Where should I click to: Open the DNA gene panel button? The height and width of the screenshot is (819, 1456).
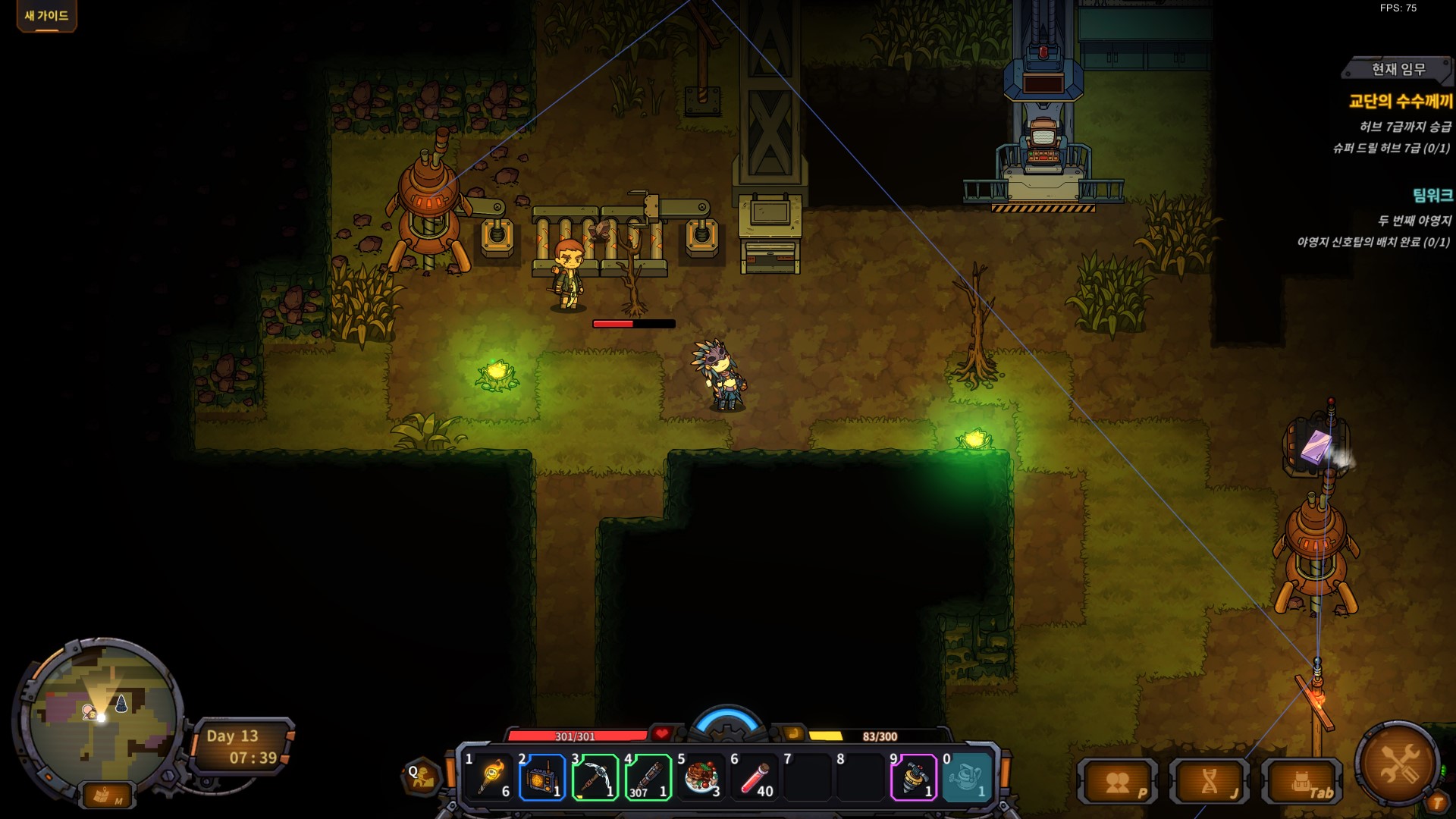click(x=1210, y=783)
